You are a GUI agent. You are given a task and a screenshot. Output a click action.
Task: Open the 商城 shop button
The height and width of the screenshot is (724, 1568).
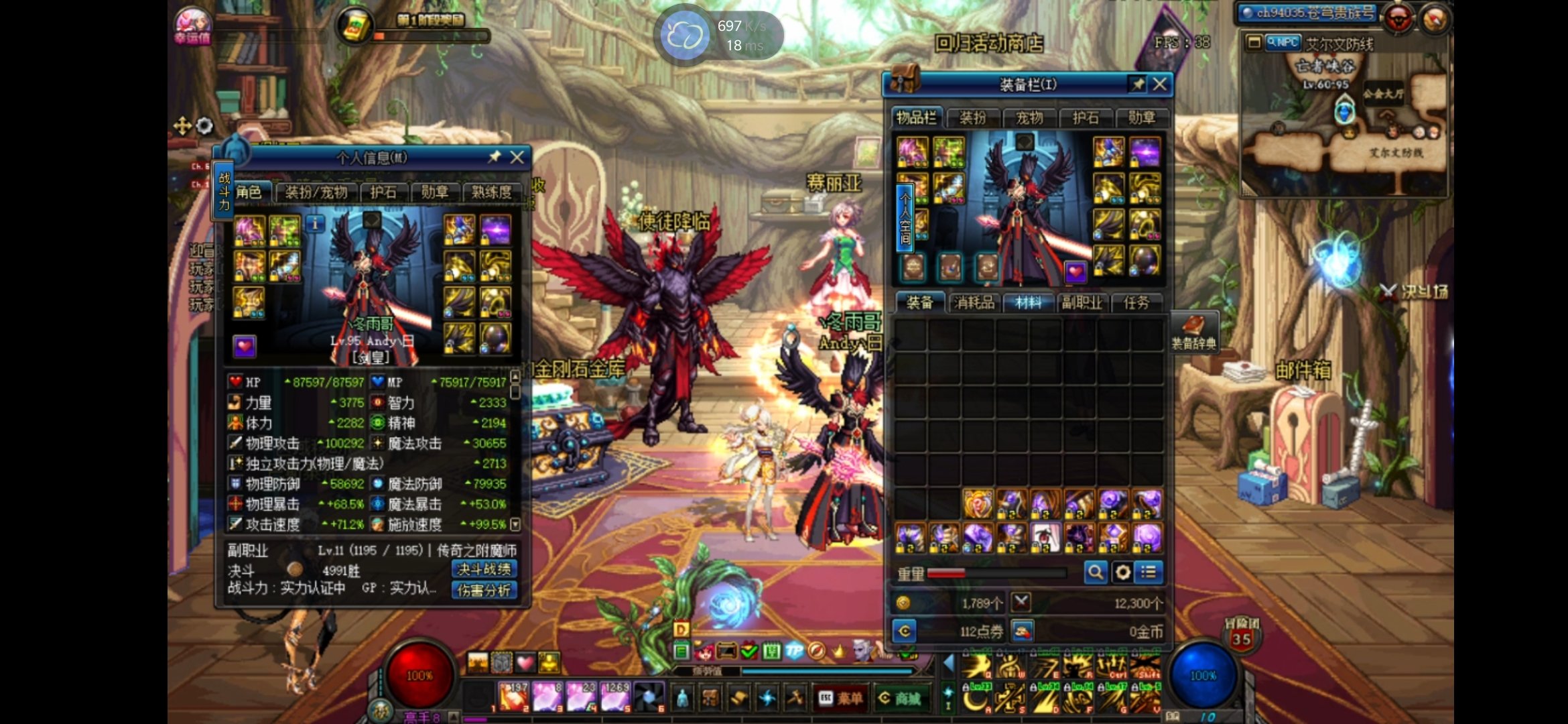[x=901, y=699]
